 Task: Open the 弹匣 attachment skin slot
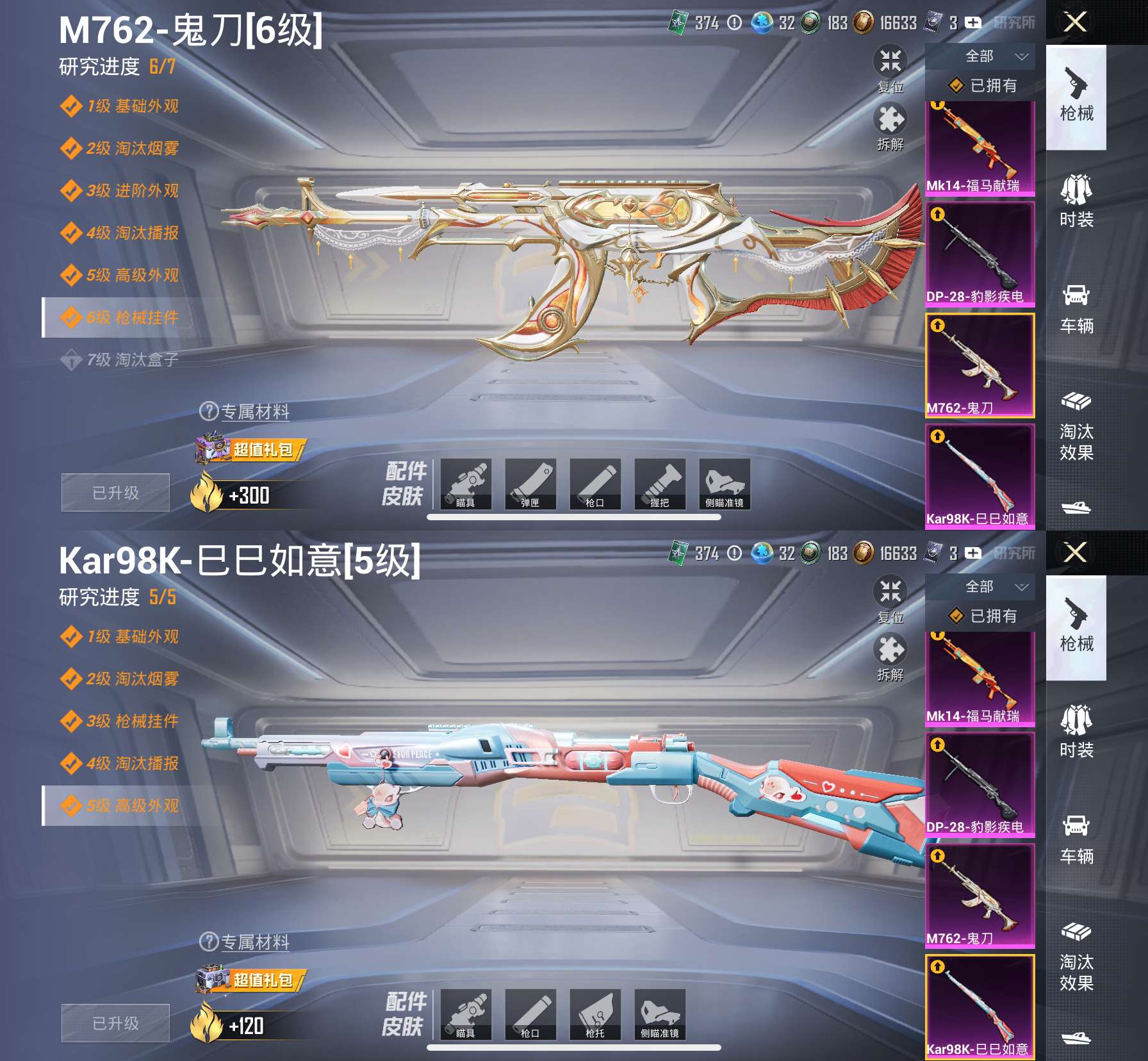point(530,484)
